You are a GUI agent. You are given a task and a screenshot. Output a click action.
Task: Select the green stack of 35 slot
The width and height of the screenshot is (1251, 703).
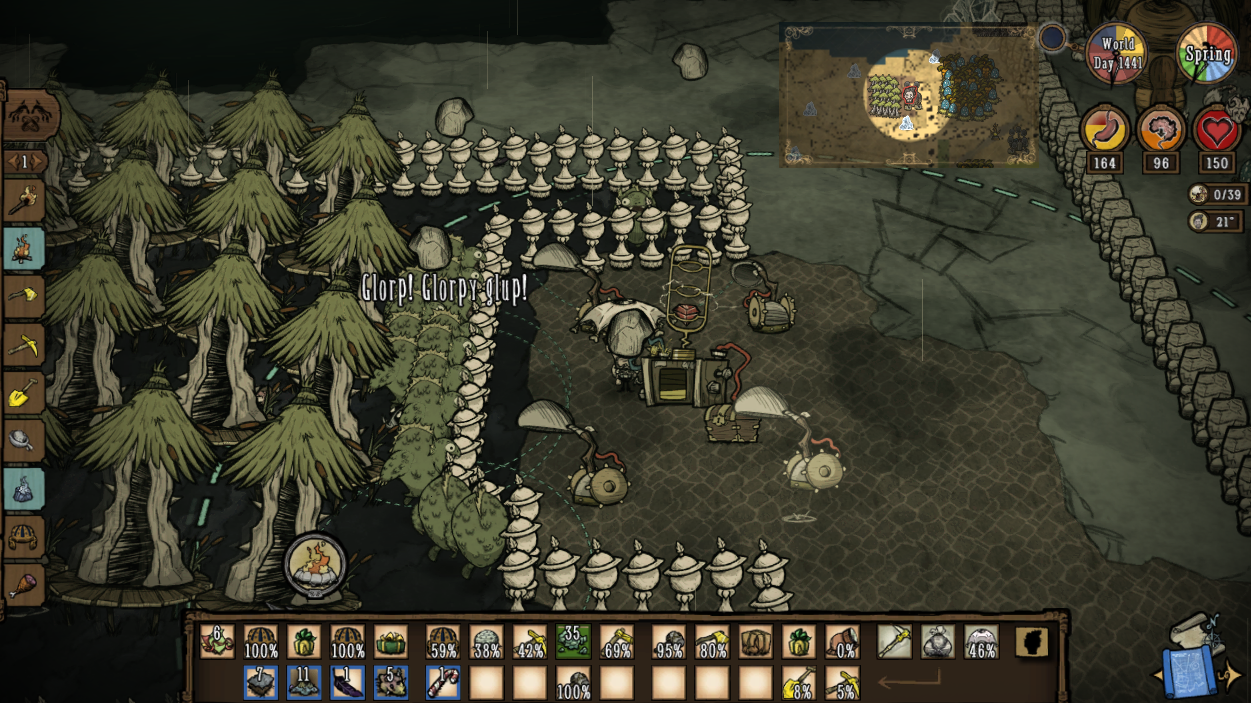pos(571,641)
